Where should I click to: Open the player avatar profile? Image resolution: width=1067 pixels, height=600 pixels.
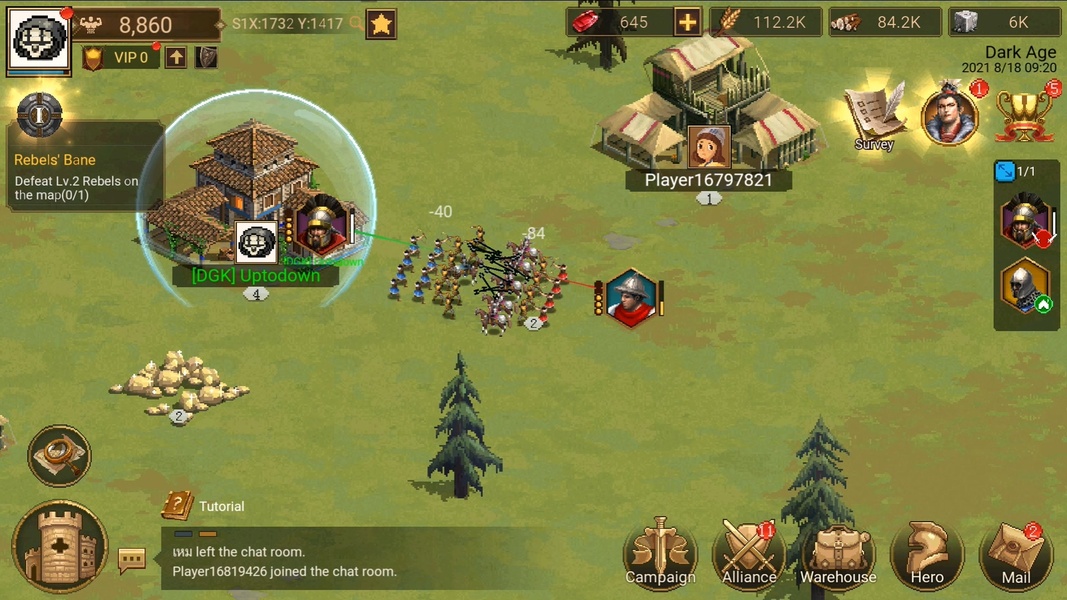coord(40,38)
